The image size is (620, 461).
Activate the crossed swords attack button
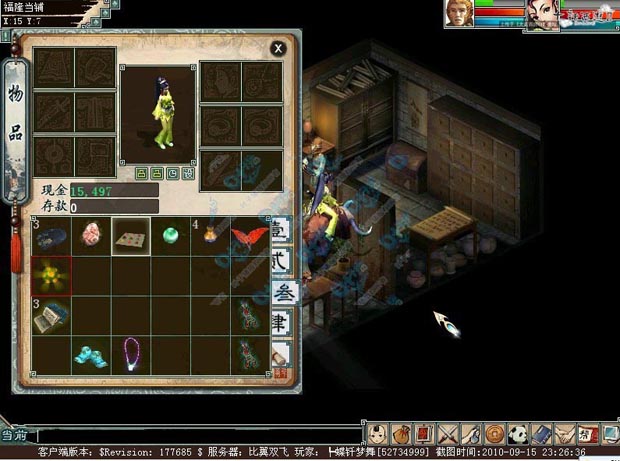(447, 433)
